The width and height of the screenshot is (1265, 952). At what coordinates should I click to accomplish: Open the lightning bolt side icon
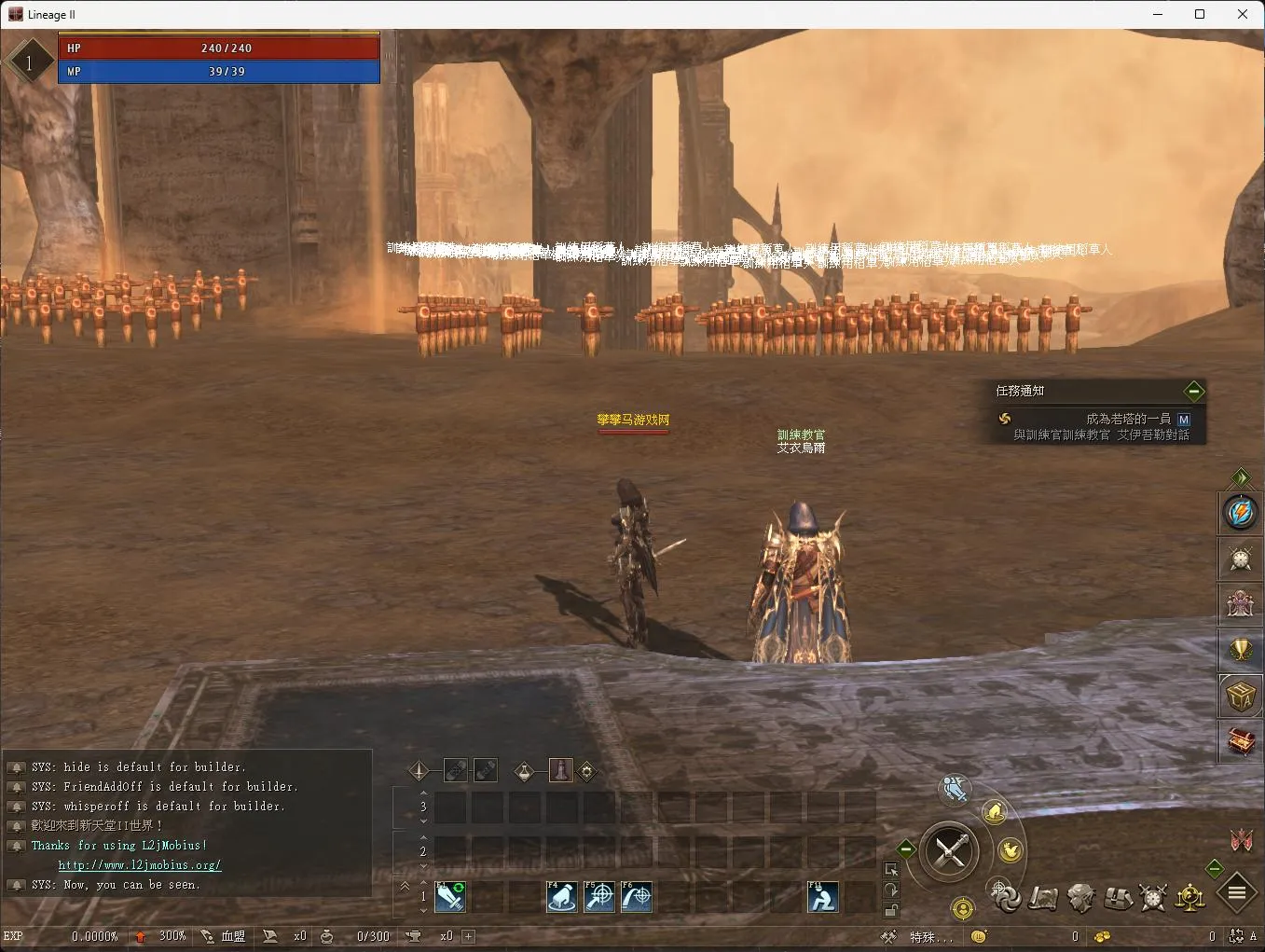point(1241,512)
